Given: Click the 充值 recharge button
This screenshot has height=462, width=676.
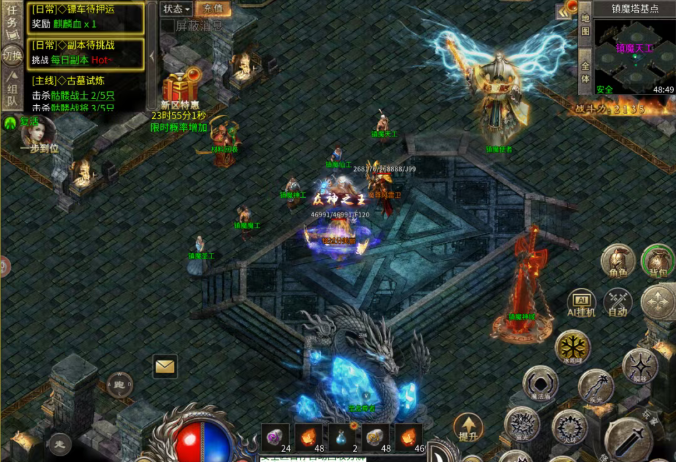Looking at the screenshot, I should tap(212, 9).
